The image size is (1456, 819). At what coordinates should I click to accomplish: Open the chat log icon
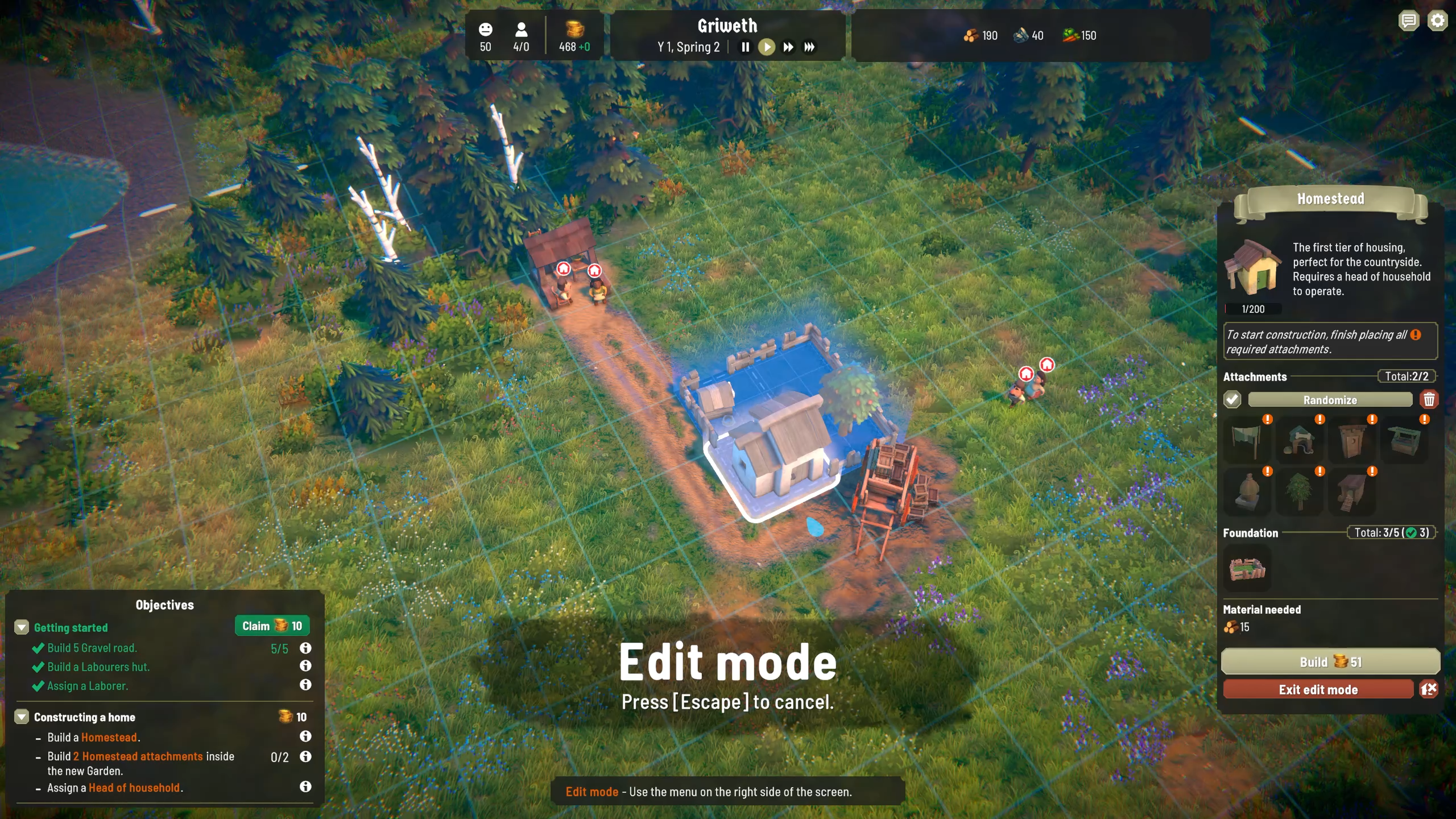[1408, 22]
